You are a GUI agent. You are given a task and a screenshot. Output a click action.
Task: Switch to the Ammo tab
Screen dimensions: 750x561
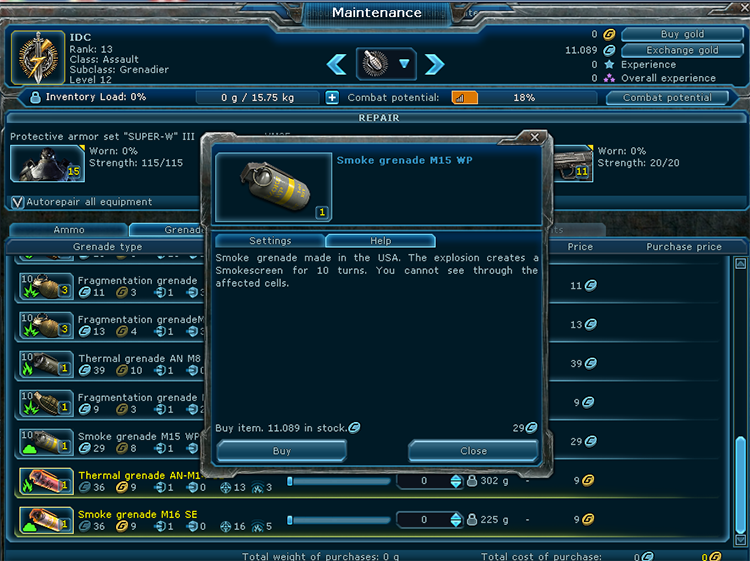[x=68, y=230]
